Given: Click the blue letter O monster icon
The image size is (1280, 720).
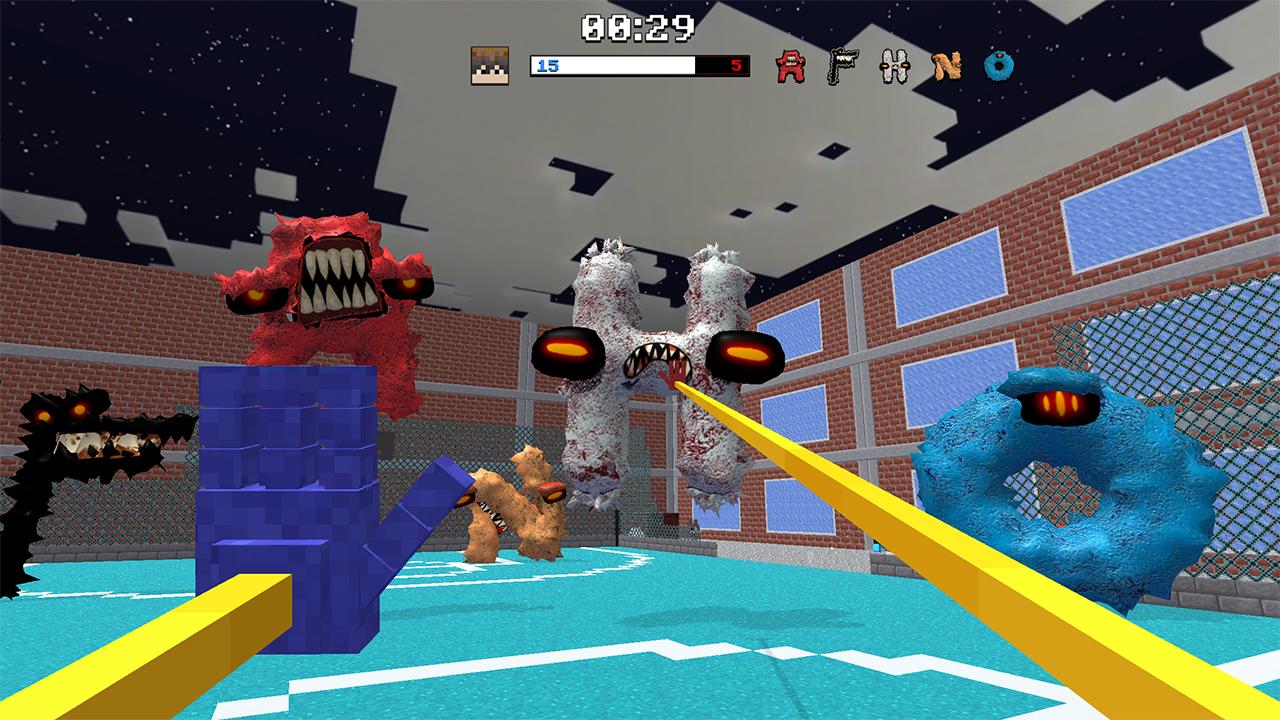Looking at the screenshot, I should tap(998, 67).
